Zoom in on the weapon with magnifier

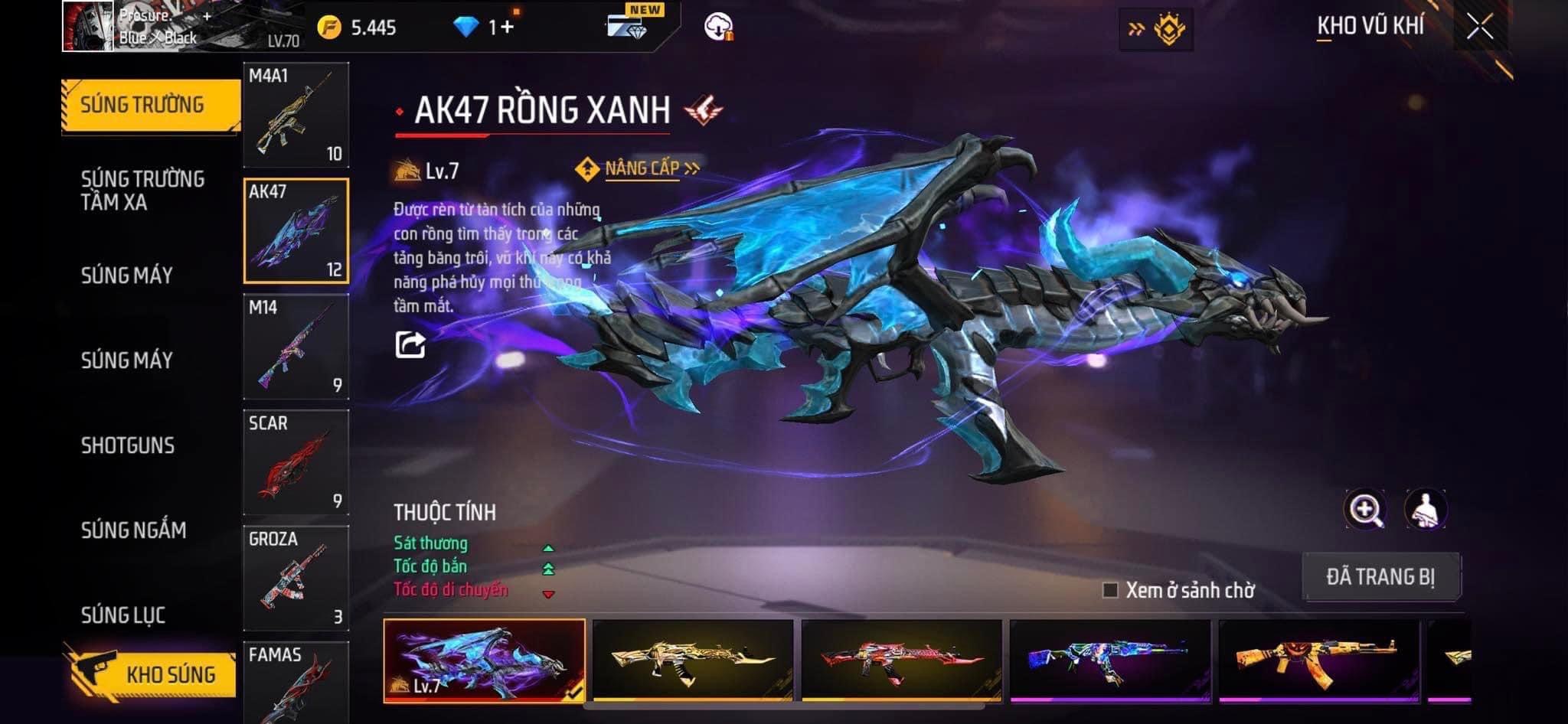(x=1364, y=510)
